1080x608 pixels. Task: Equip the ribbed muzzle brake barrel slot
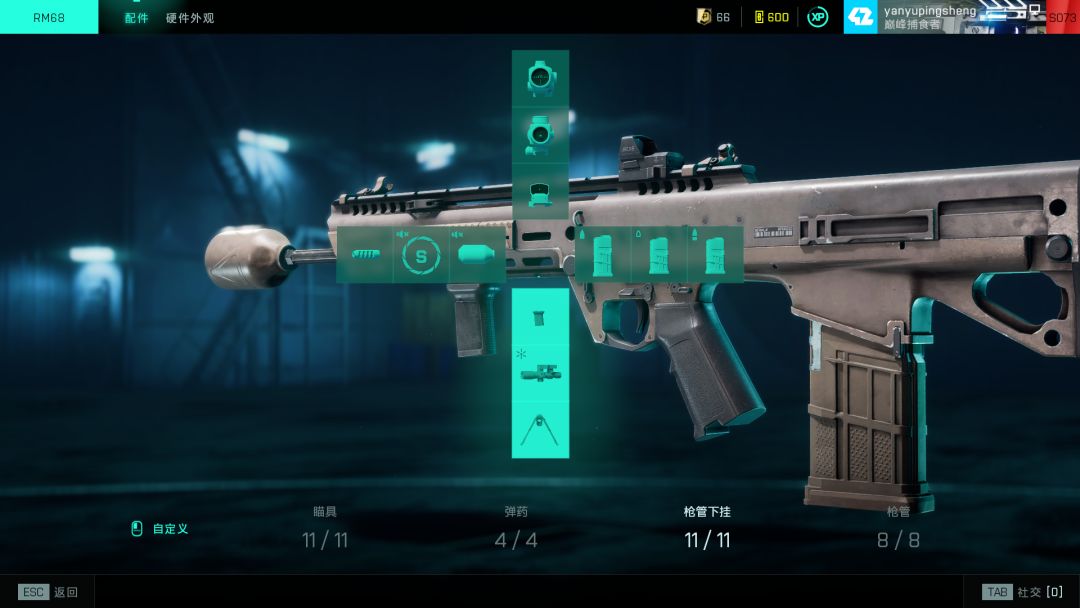[365, 255]
